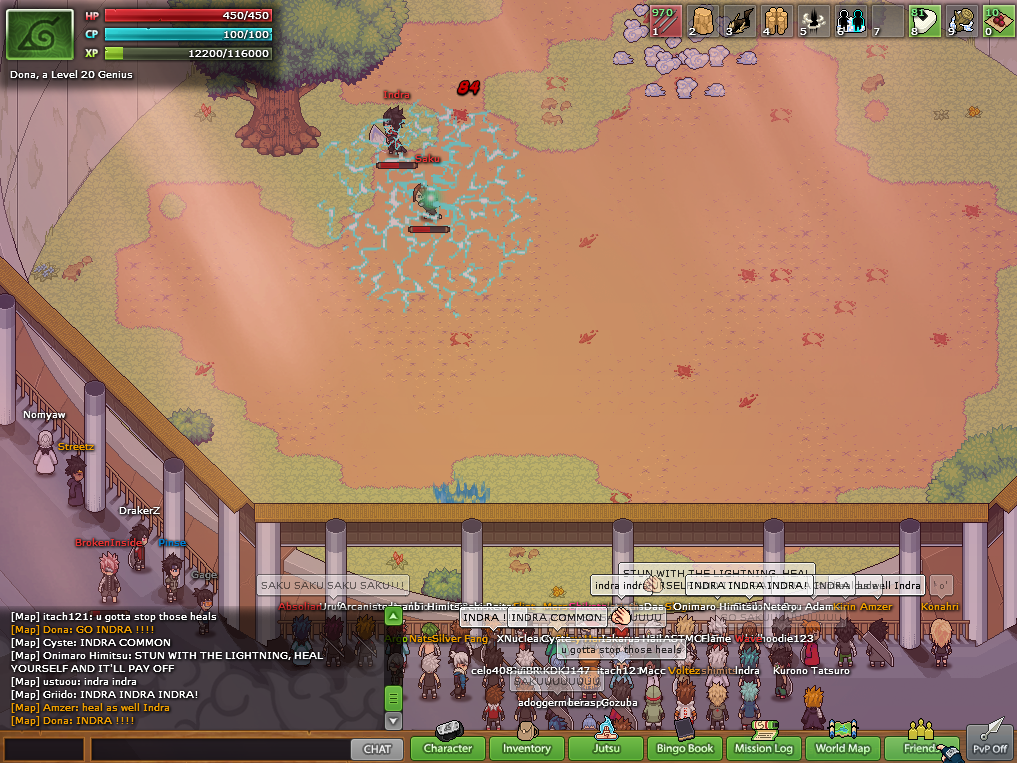Select the kunai hotbar slot showing 970
This screenshot has height=763, width=1017.
point(666,21)
